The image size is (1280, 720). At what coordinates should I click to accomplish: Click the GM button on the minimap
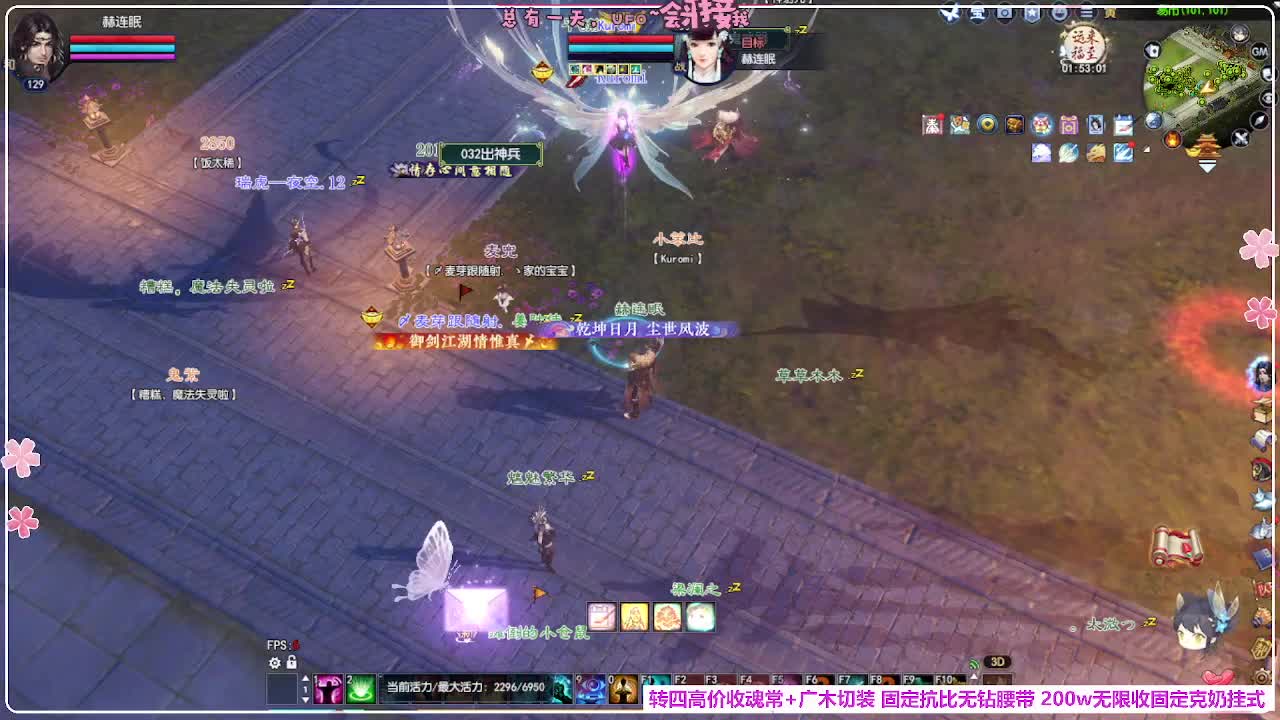[x=1258, y=52]
